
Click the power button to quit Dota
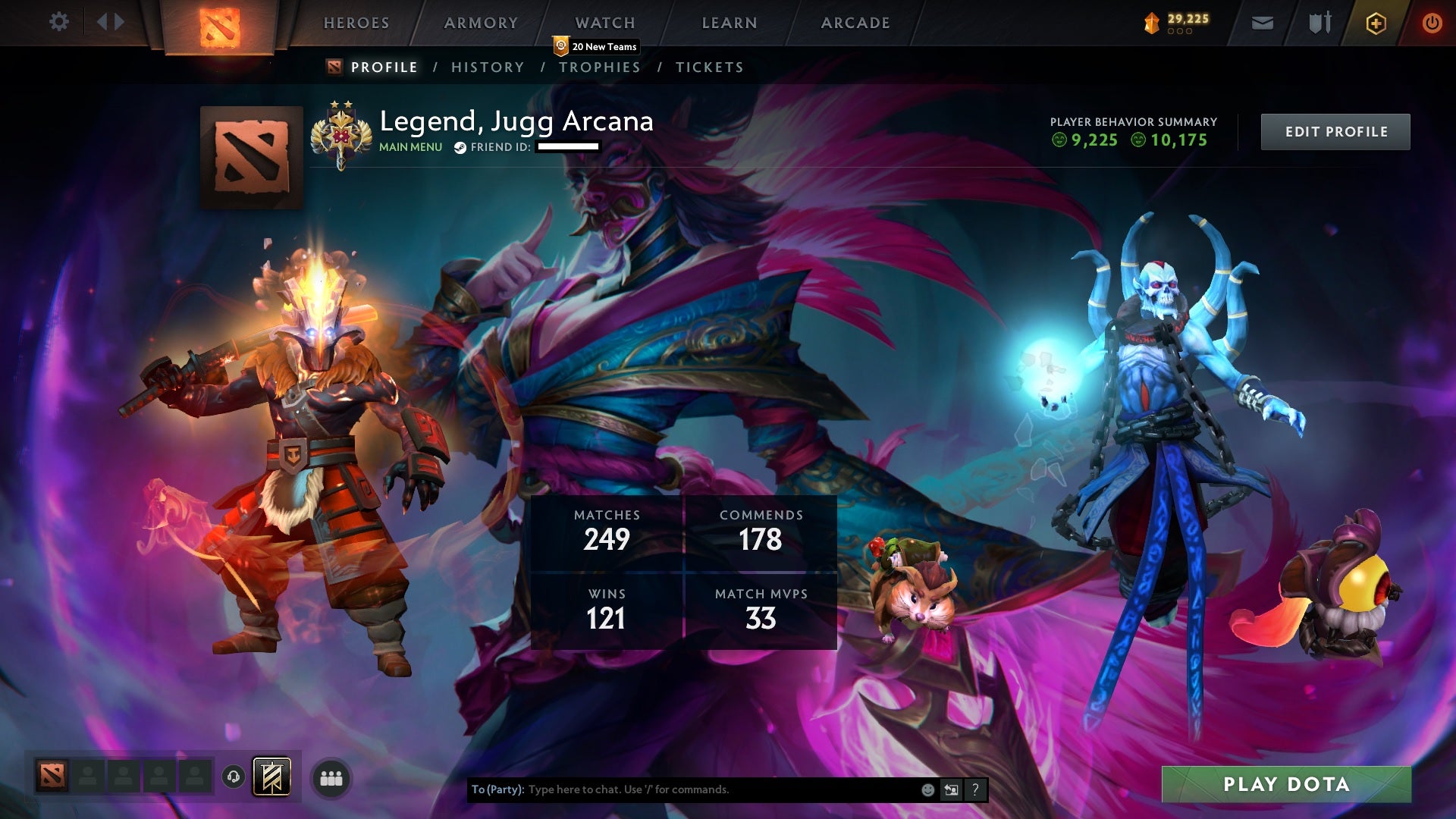click(1432, 22)
